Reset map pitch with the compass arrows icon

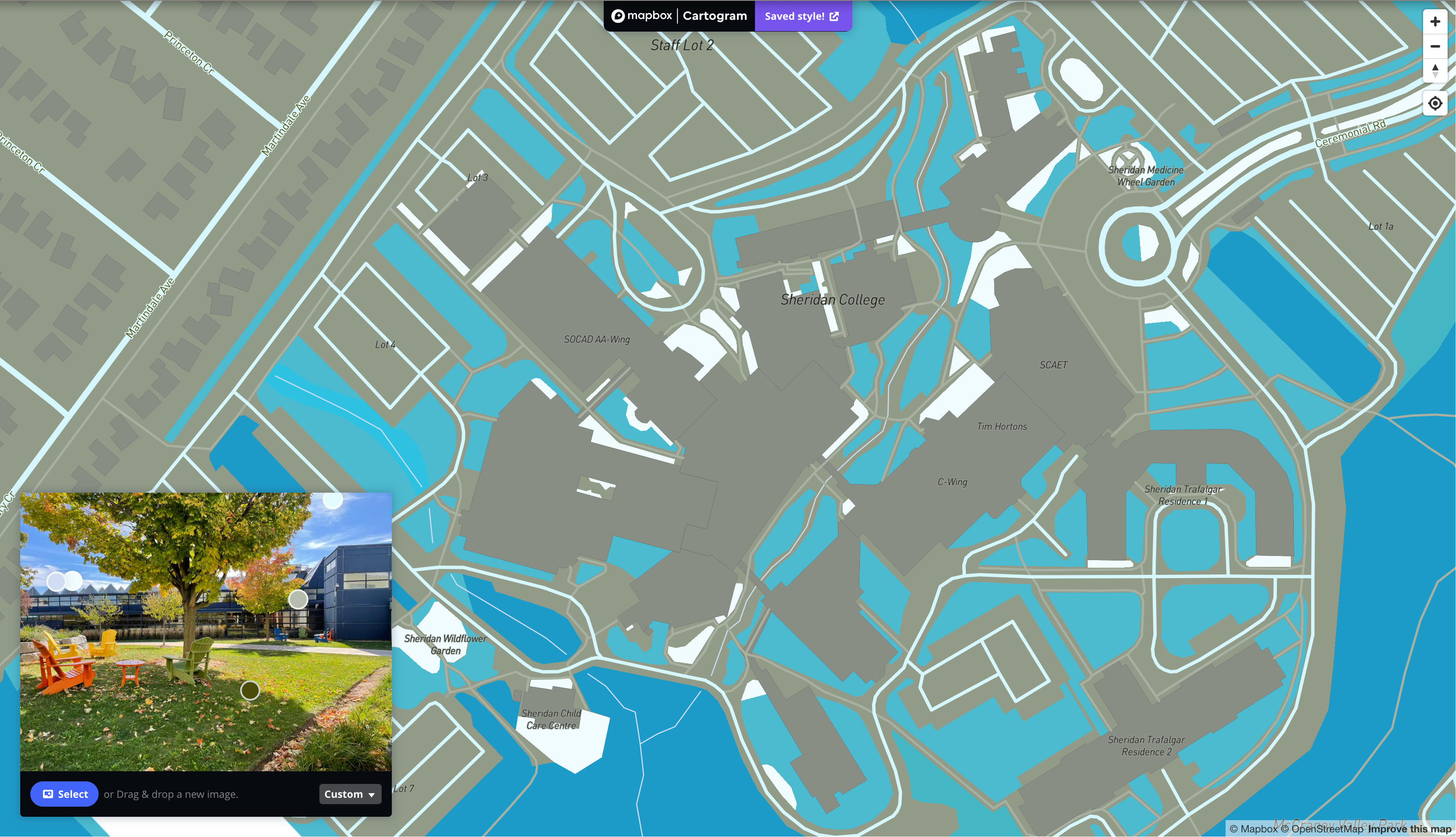click(x=1435, y=70)
